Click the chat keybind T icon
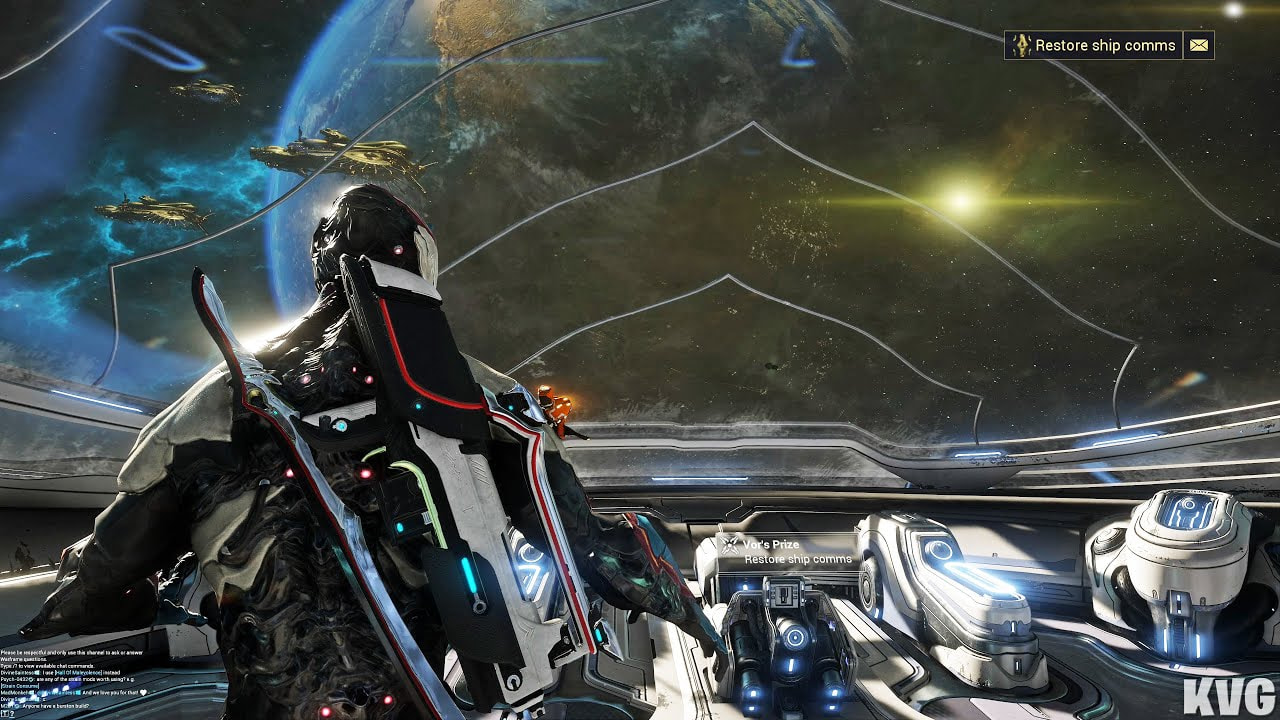Screen dimensions: 1280x720 point(4,713)
